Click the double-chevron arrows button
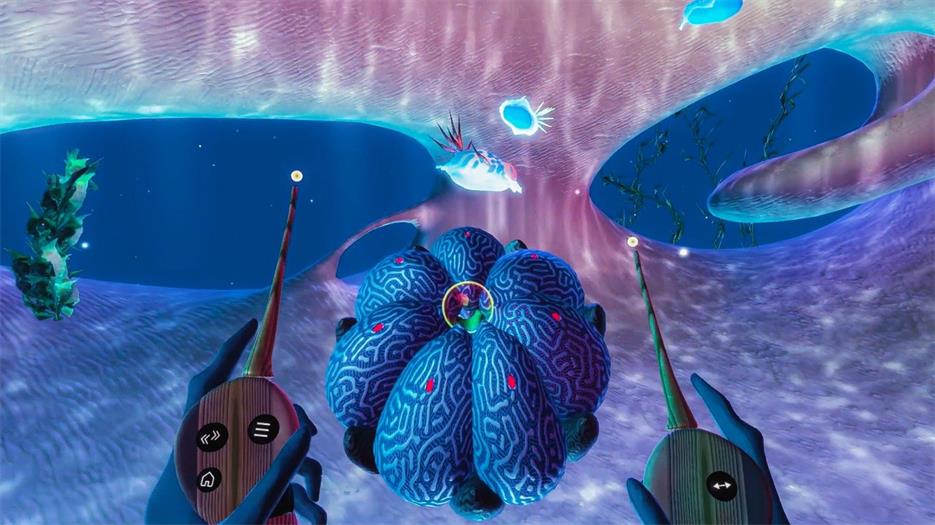Screen dimensions: 935x525 [212, 437]
